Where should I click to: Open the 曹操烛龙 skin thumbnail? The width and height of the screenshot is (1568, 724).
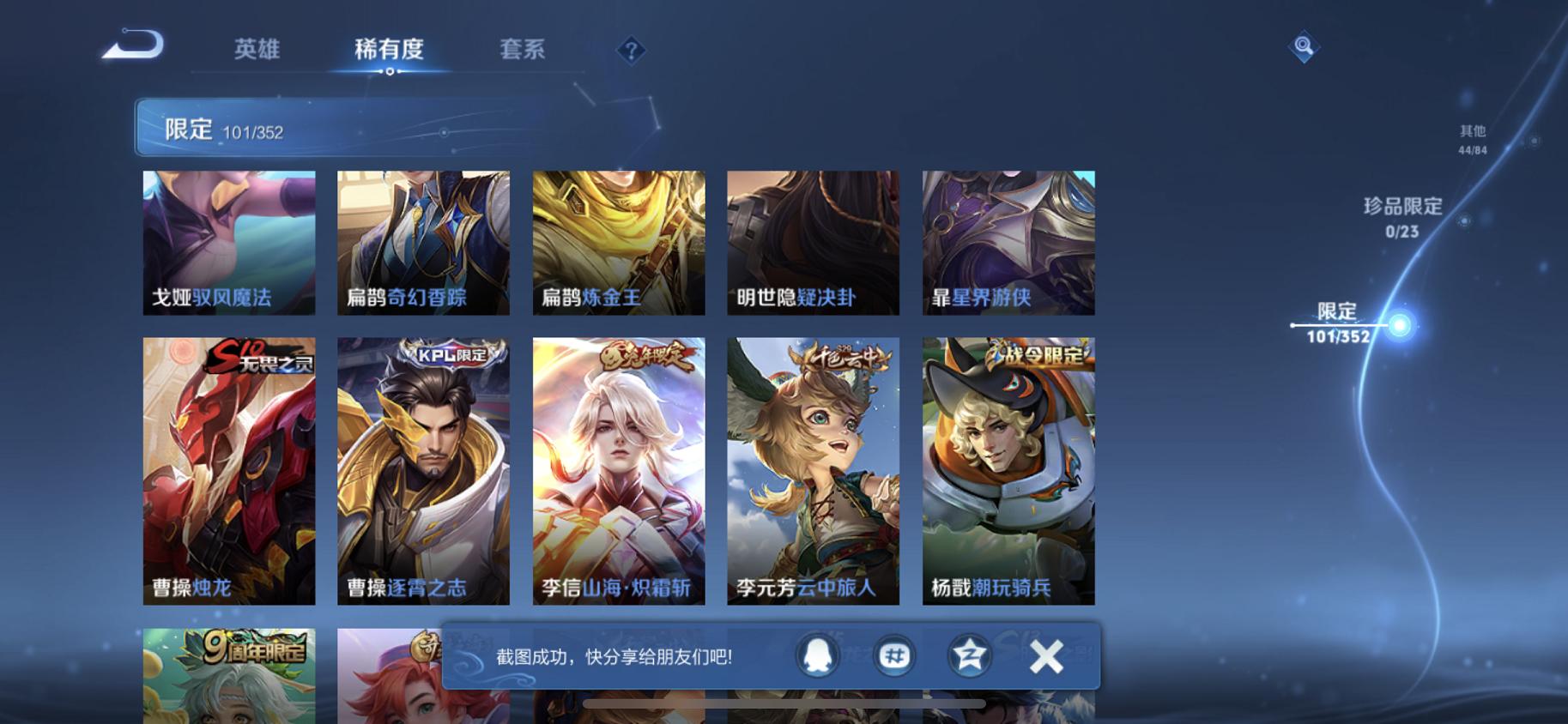point(228,472)
